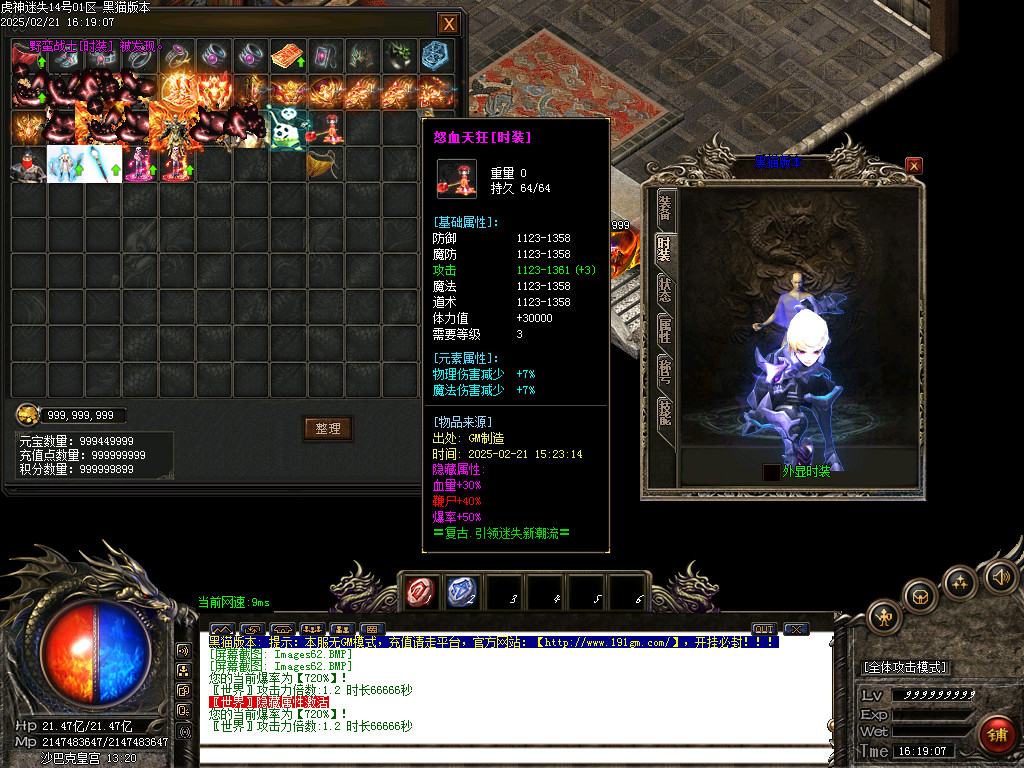Image resolution: width=1024 pixels, height=768 pixels.
Task: Click the OUT button above the chat
Action: point(764,629)
